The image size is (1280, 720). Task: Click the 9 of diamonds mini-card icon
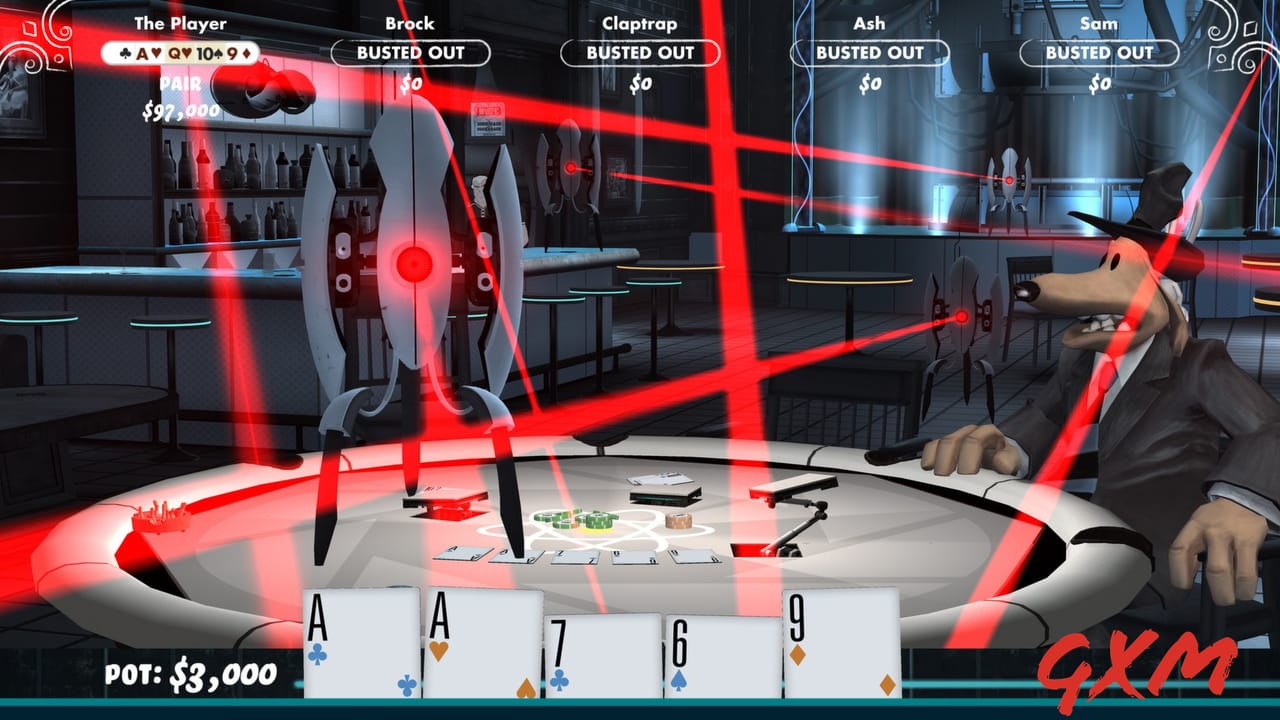(x=237, y=54)
